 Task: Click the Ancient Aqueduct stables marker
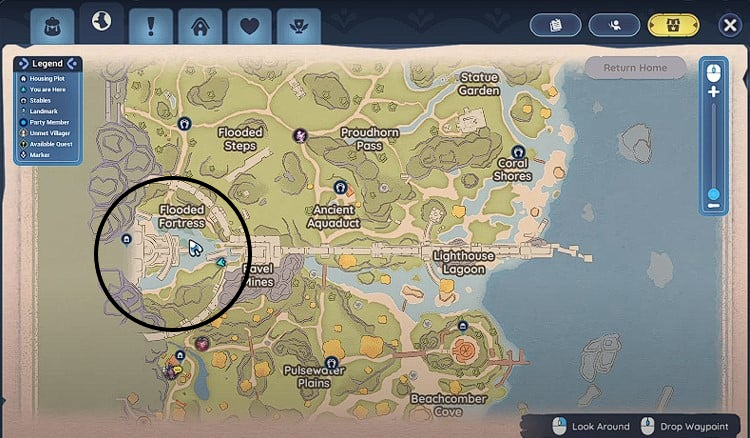click(x=341, y=187)
